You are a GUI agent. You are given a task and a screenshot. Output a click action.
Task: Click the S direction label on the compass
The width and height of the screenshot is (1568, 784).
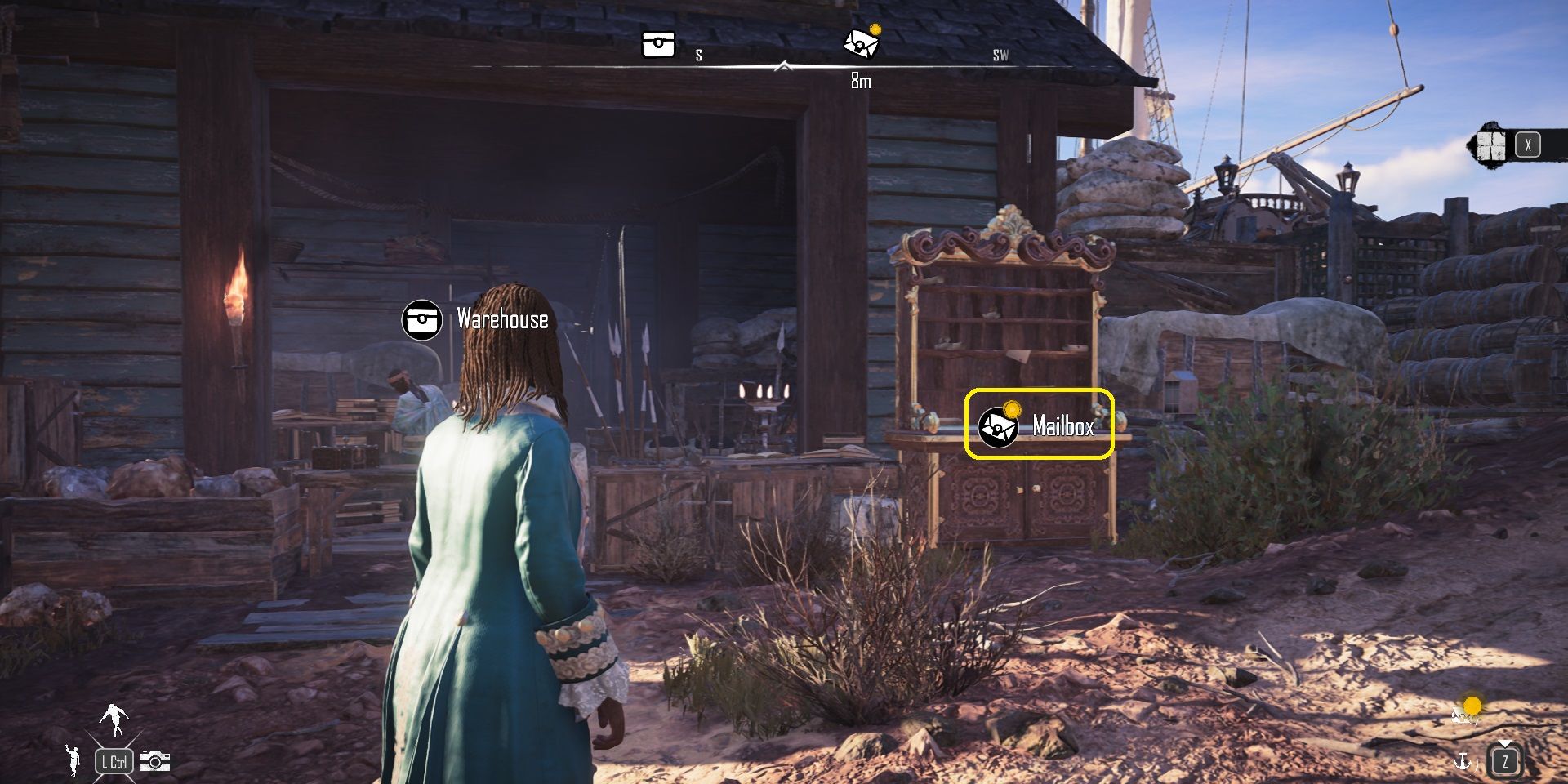pos(698,56)
